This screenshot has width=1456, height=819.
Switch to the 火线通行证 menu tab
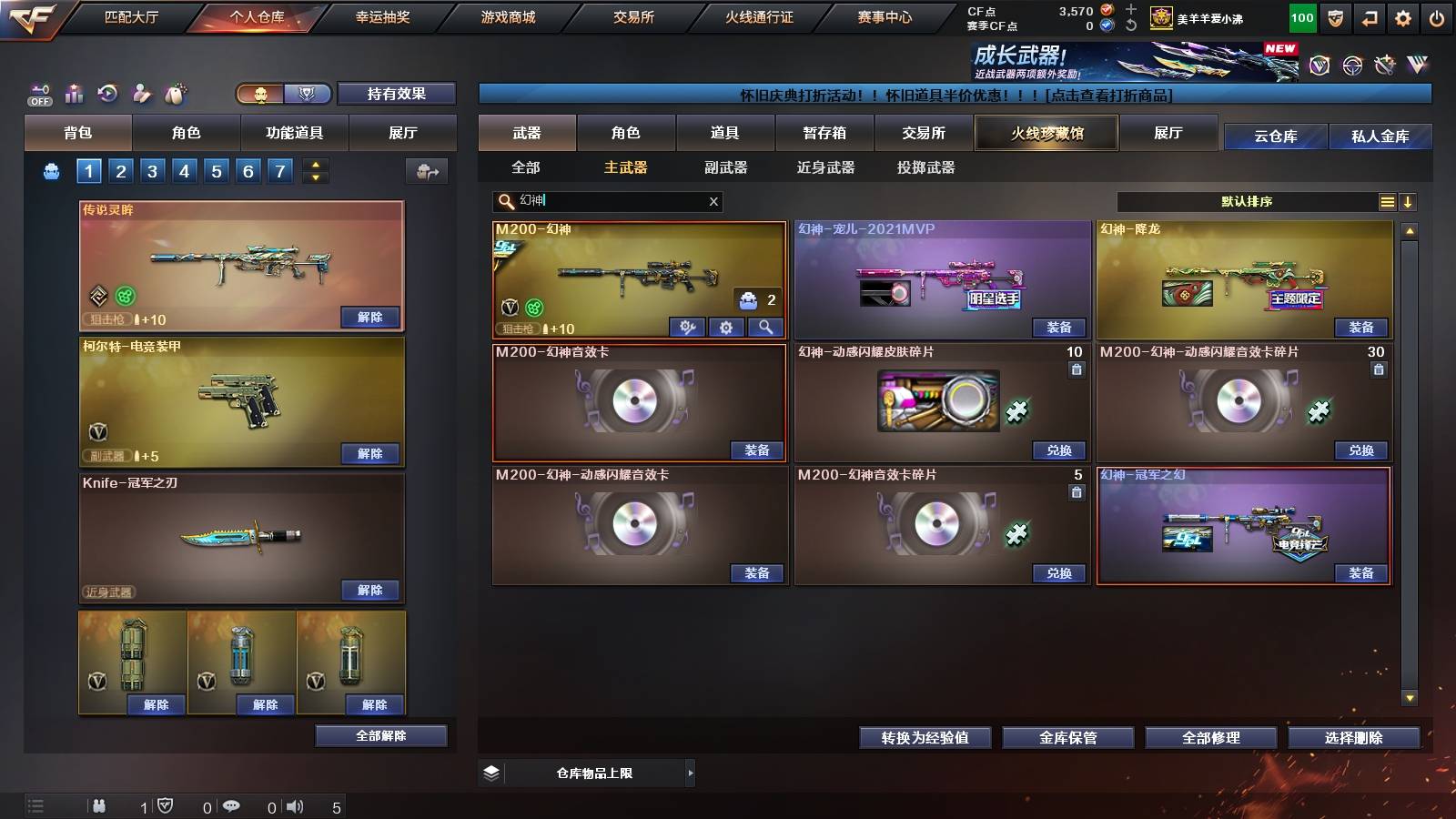pos(761,16)
